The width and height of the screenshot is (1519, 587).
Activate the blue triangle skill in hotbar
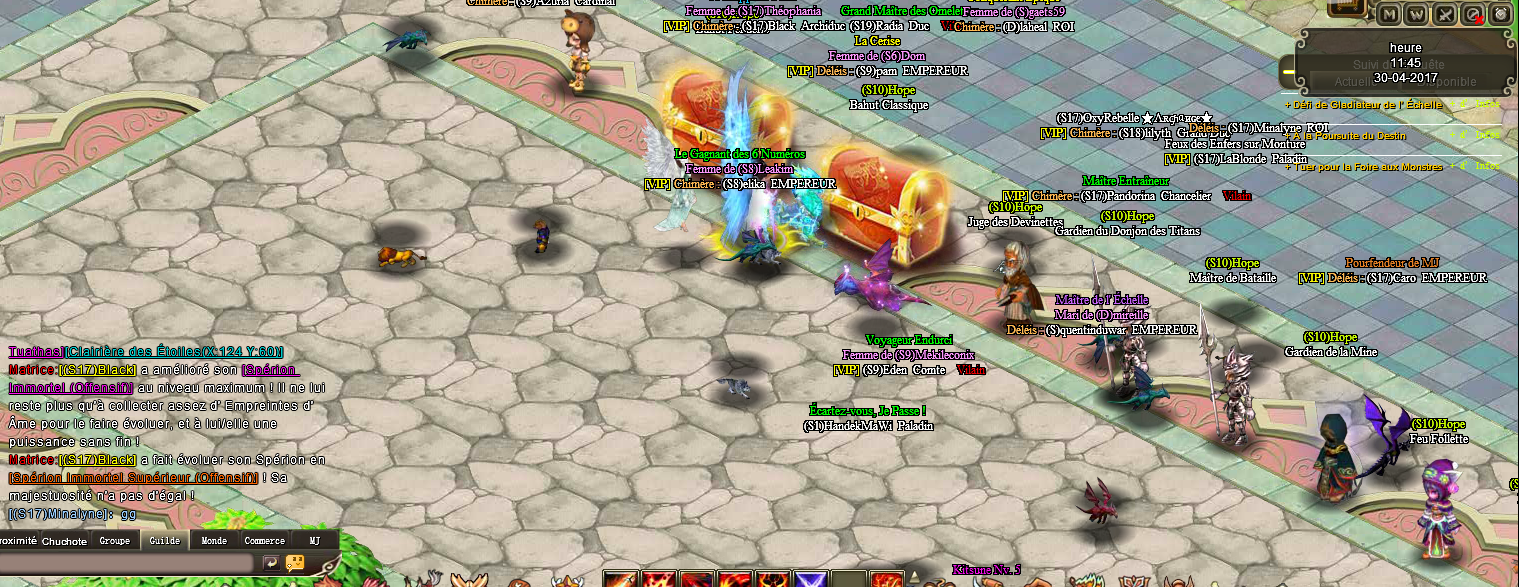point(809,579)
